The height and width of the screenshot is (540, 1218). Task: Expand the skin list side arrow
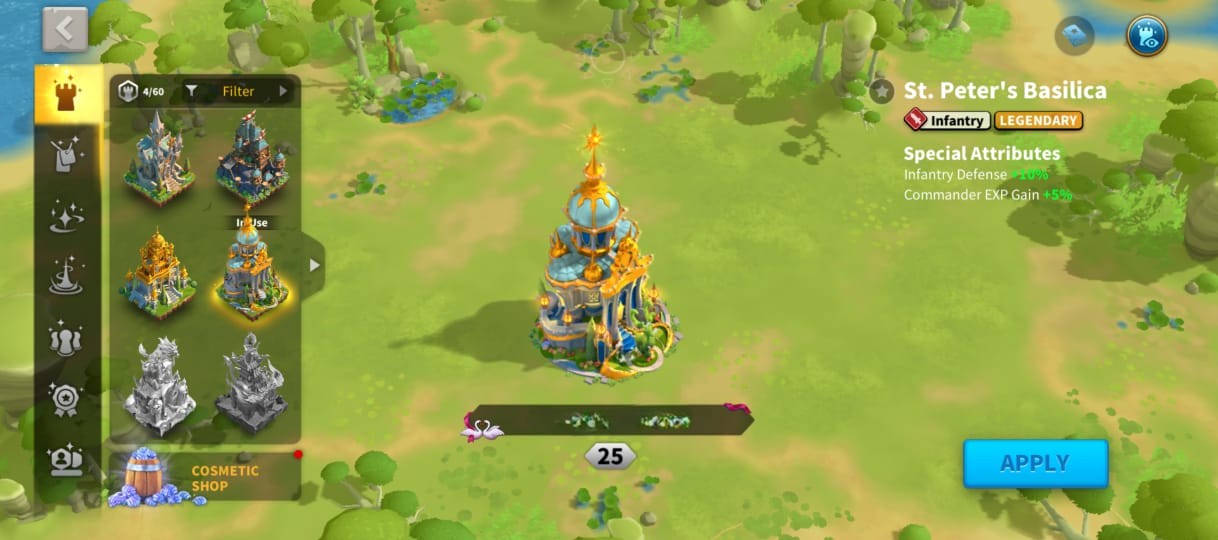click(x=314, y=265)
